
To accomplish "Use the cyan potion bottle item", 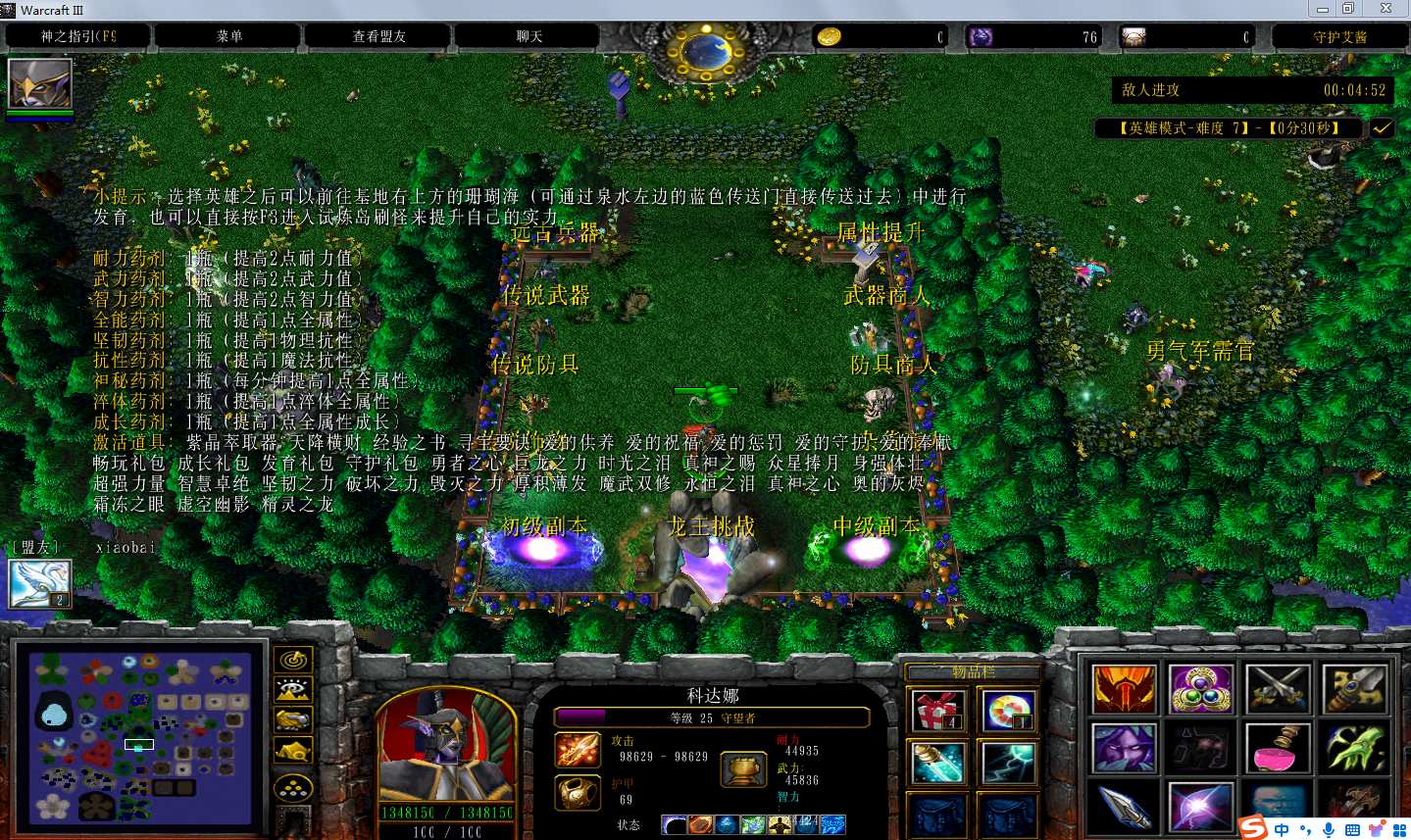I will [x=937, y=763].
